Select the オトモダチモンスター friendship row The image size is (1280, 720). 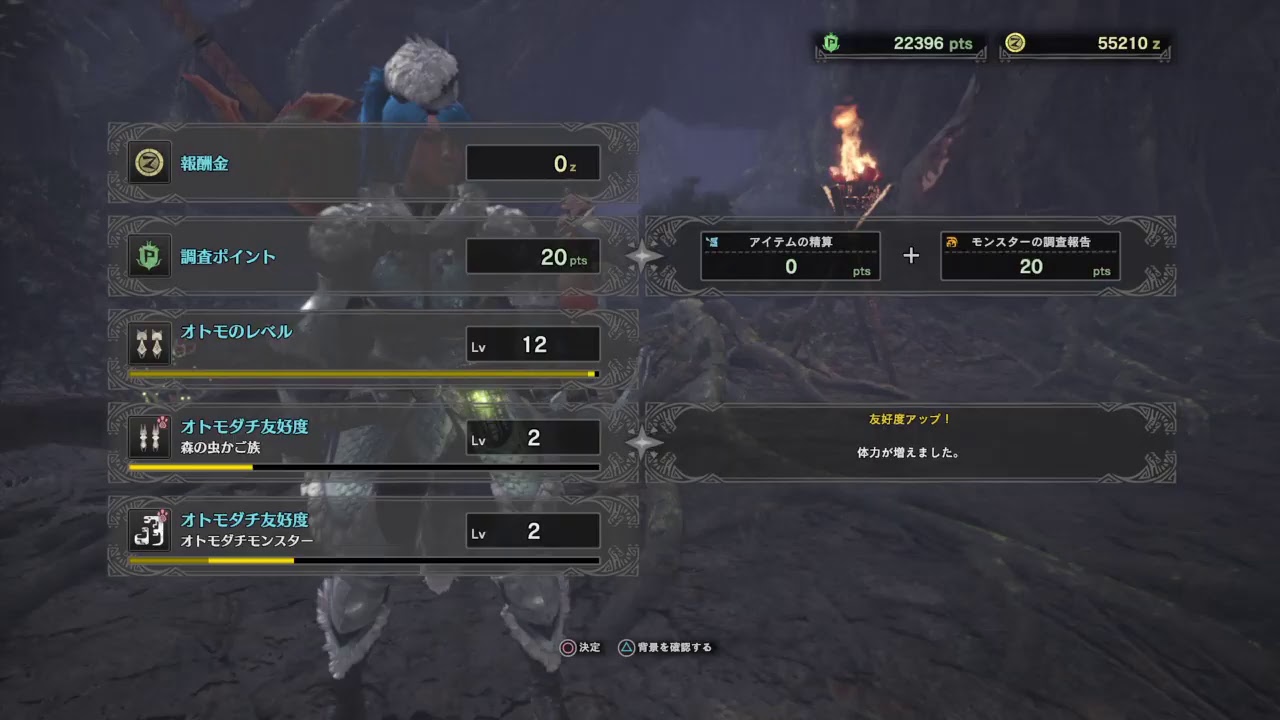(372, 531)
